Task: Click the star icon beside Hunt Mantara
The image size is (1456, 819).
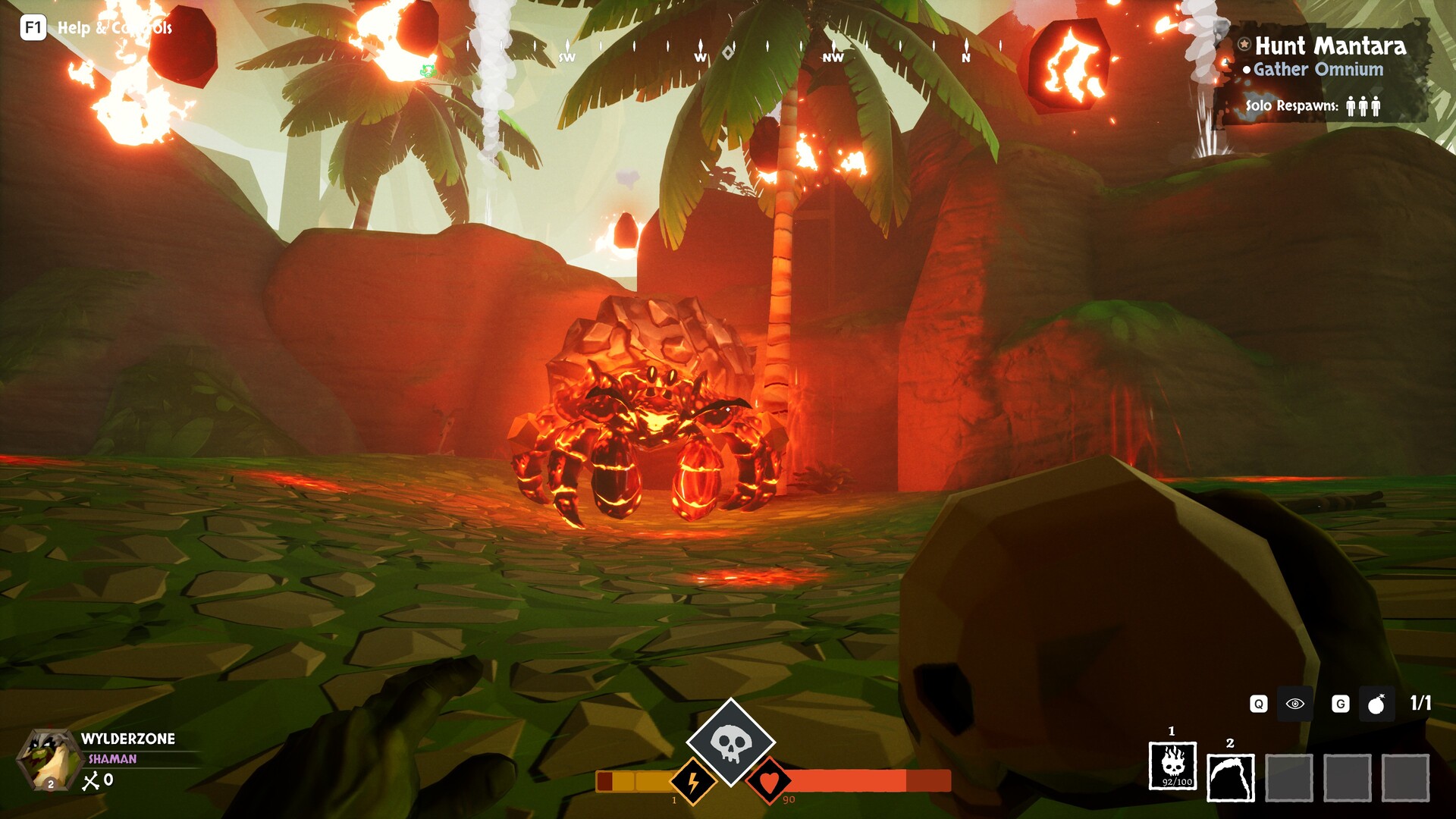Action: (x=1245, y=45)
